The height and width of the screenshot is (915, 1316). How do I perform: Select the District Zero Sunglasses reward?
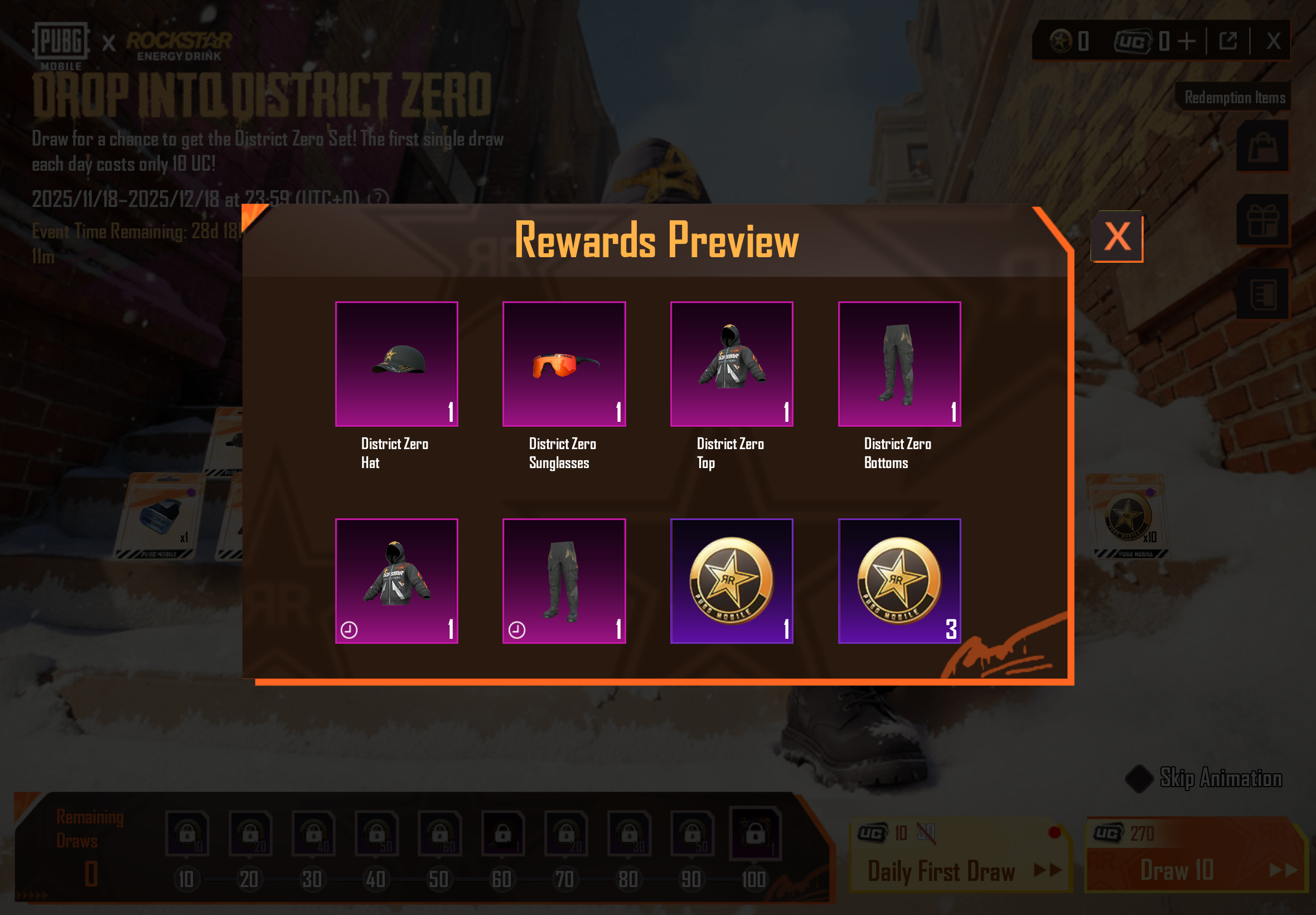(x=564, y=364)
